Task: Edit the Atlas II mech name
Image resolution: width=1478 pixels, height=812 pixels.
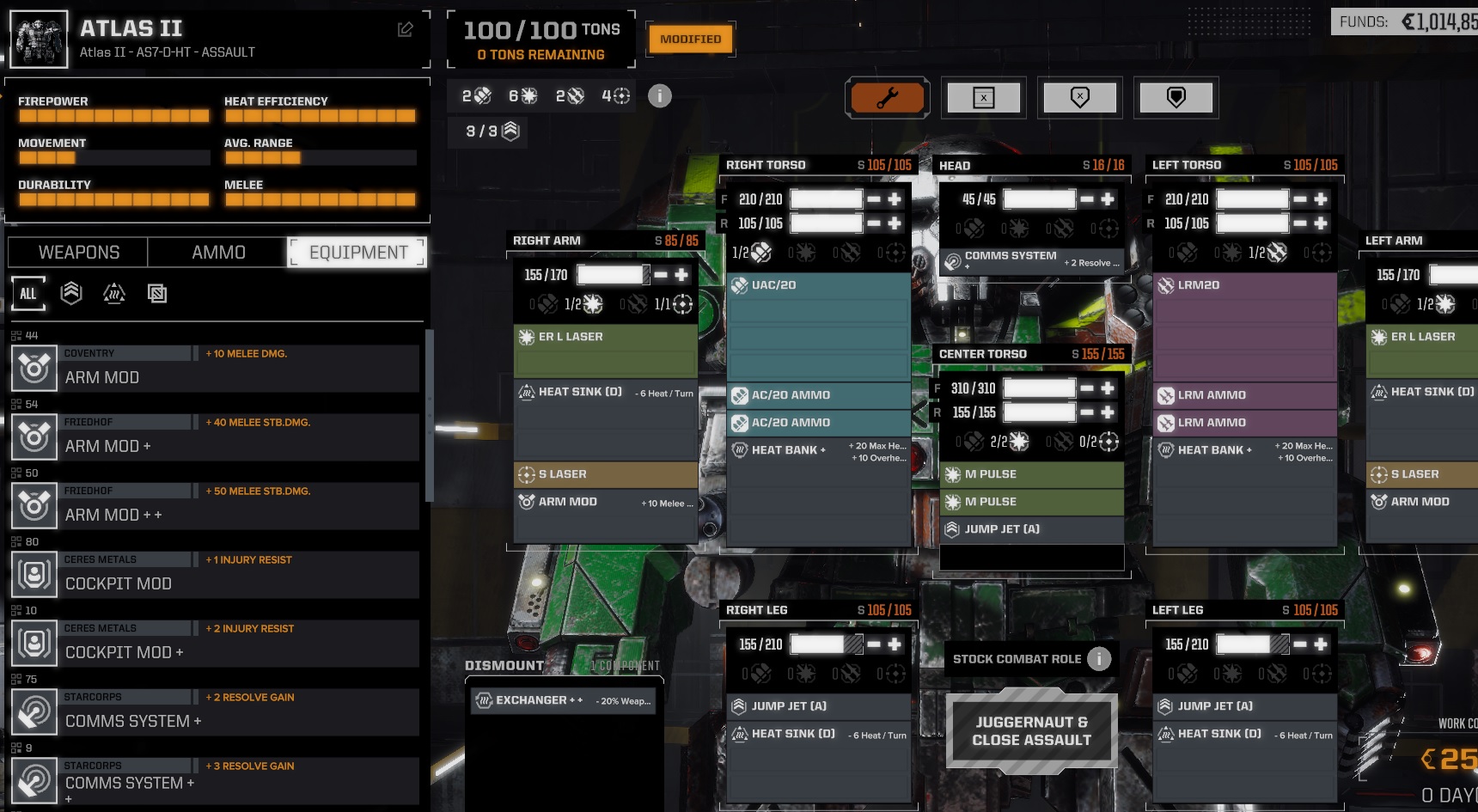Action: coord(406,30)
